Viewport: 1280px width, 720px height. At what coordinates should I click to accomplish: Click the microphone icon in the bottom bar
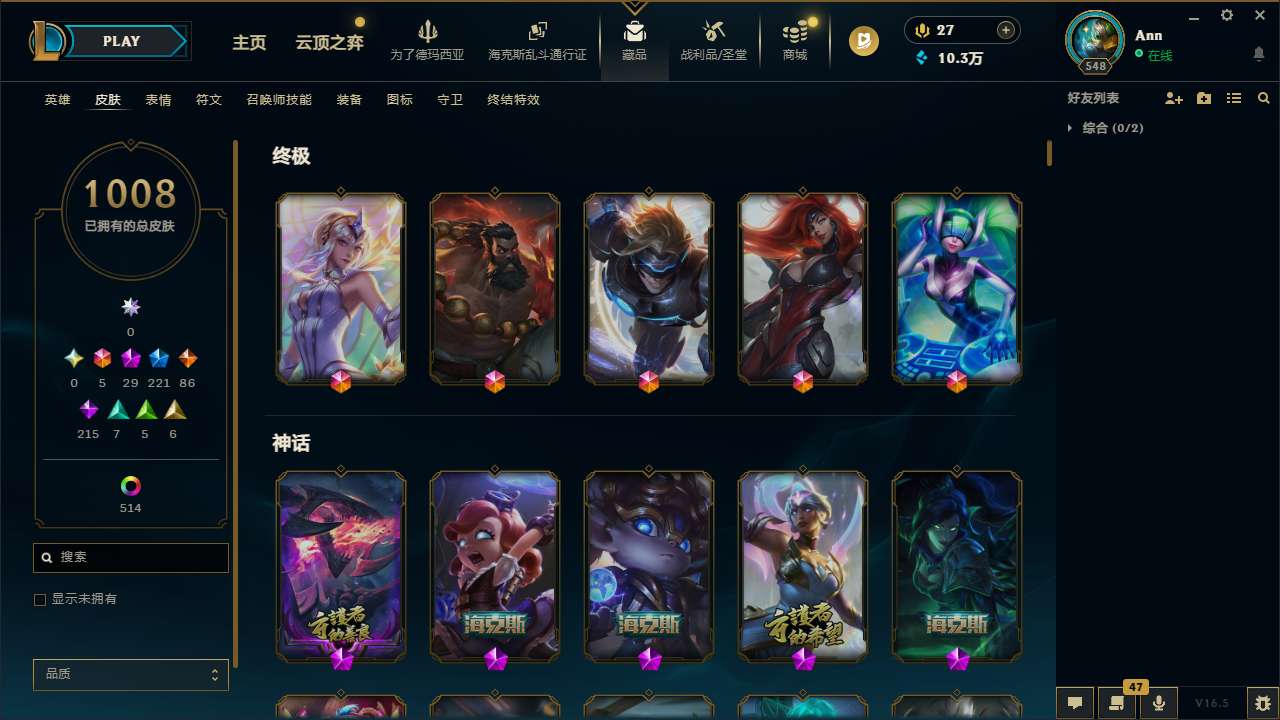pos(1158,702)
